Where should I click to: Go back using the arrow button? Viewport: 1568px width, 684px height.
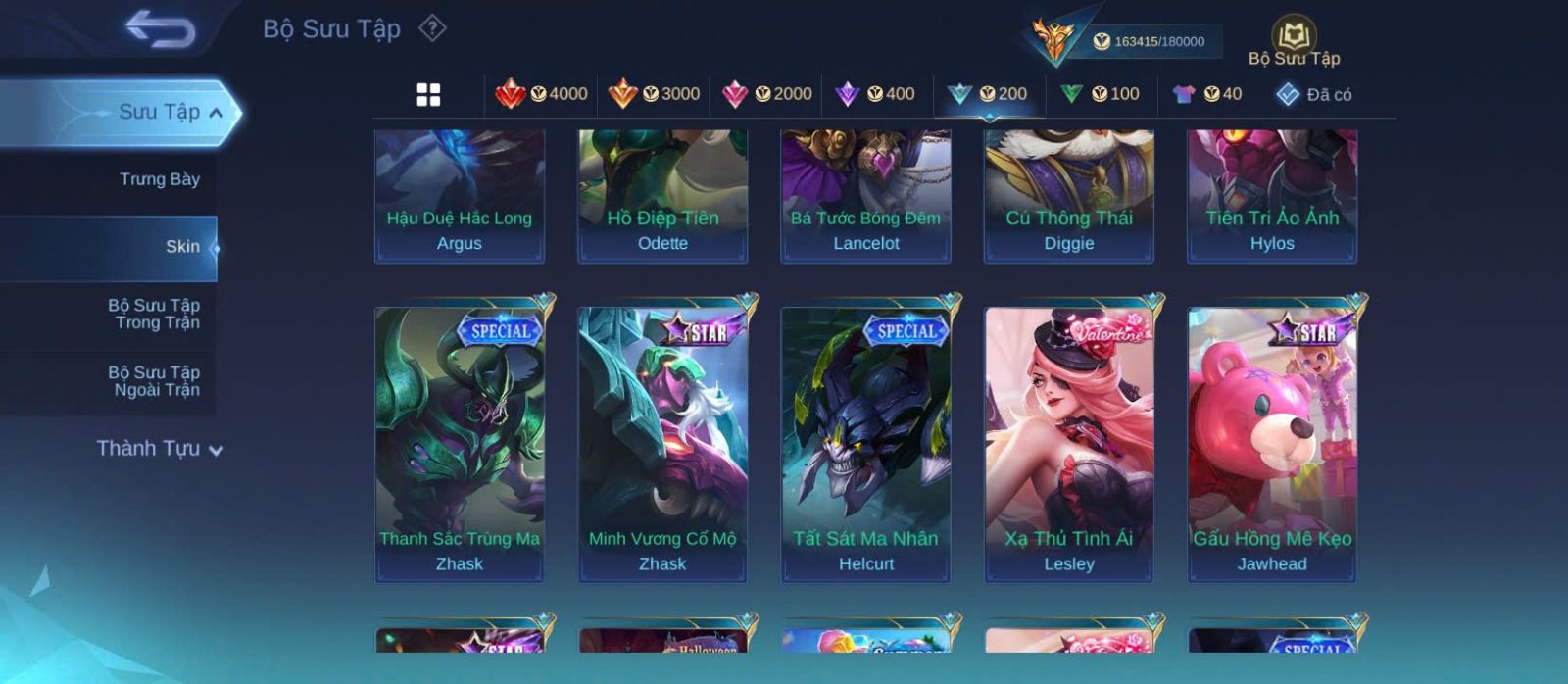(x=160, y=29)
